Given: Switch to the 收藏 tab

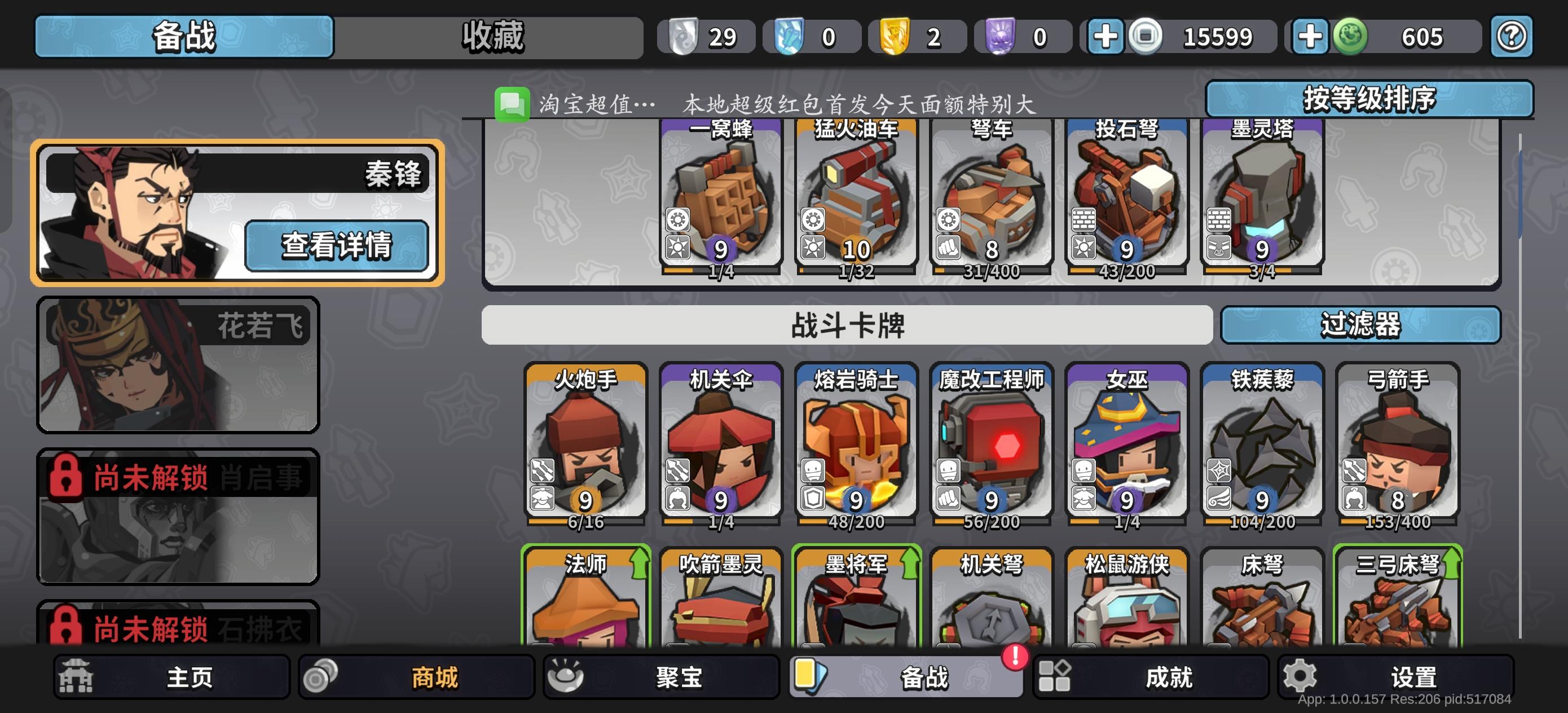Looking at the screenshot, I should [493, 36].
